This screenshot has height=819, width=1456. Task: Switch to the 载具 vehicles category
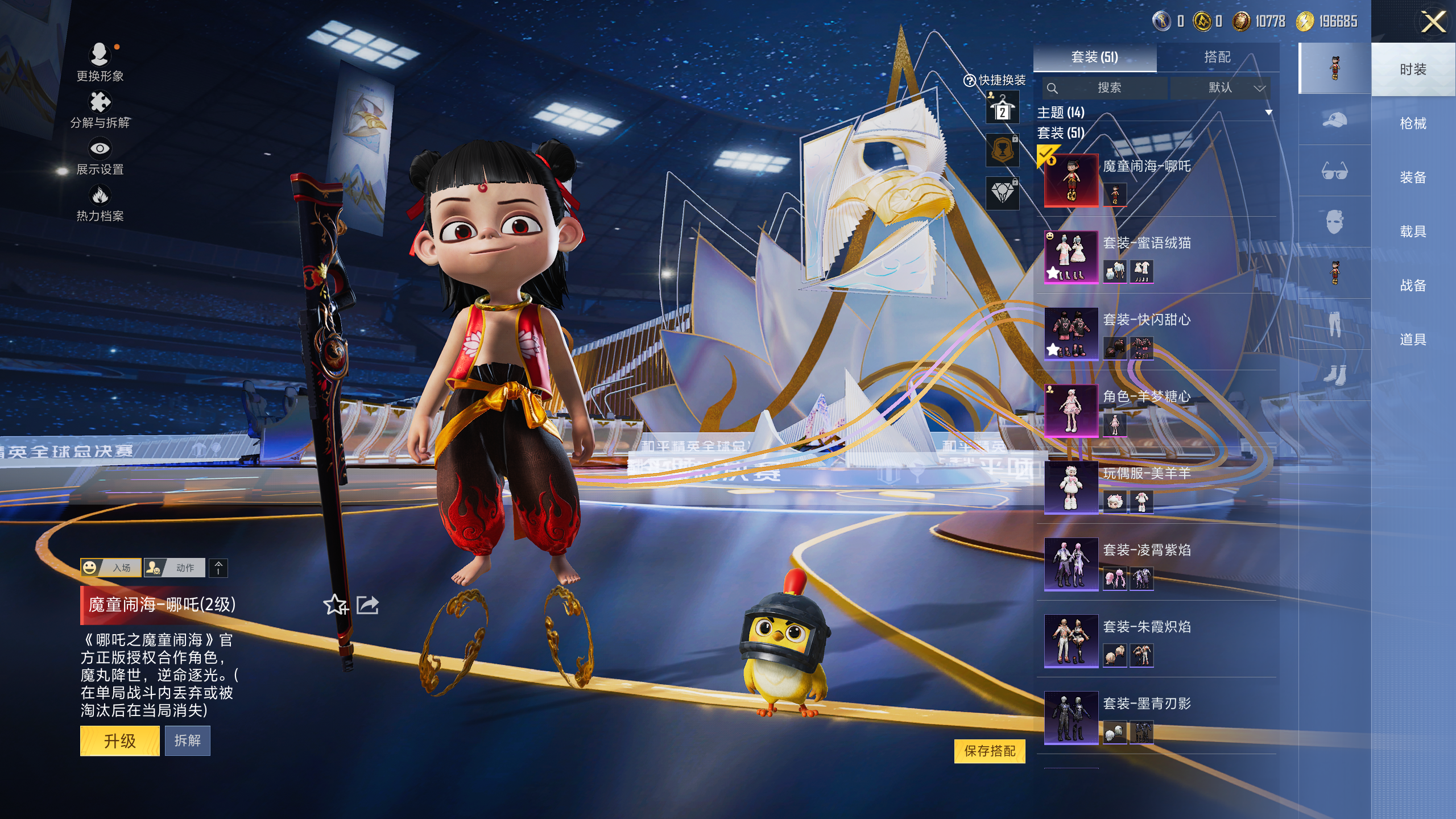pyautogui.click(x=1413, y=231)
